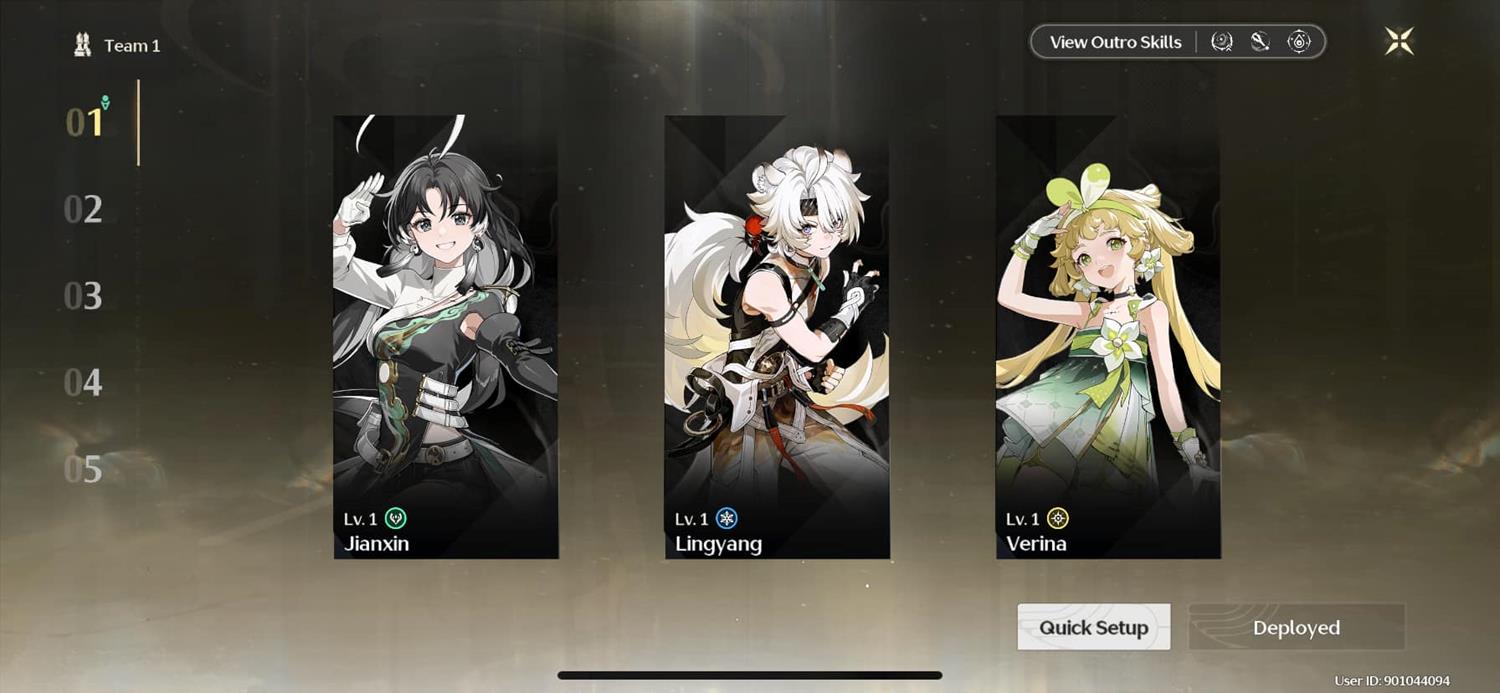Open Quick Setup
1500x693 pixels.
[1094, 627]
